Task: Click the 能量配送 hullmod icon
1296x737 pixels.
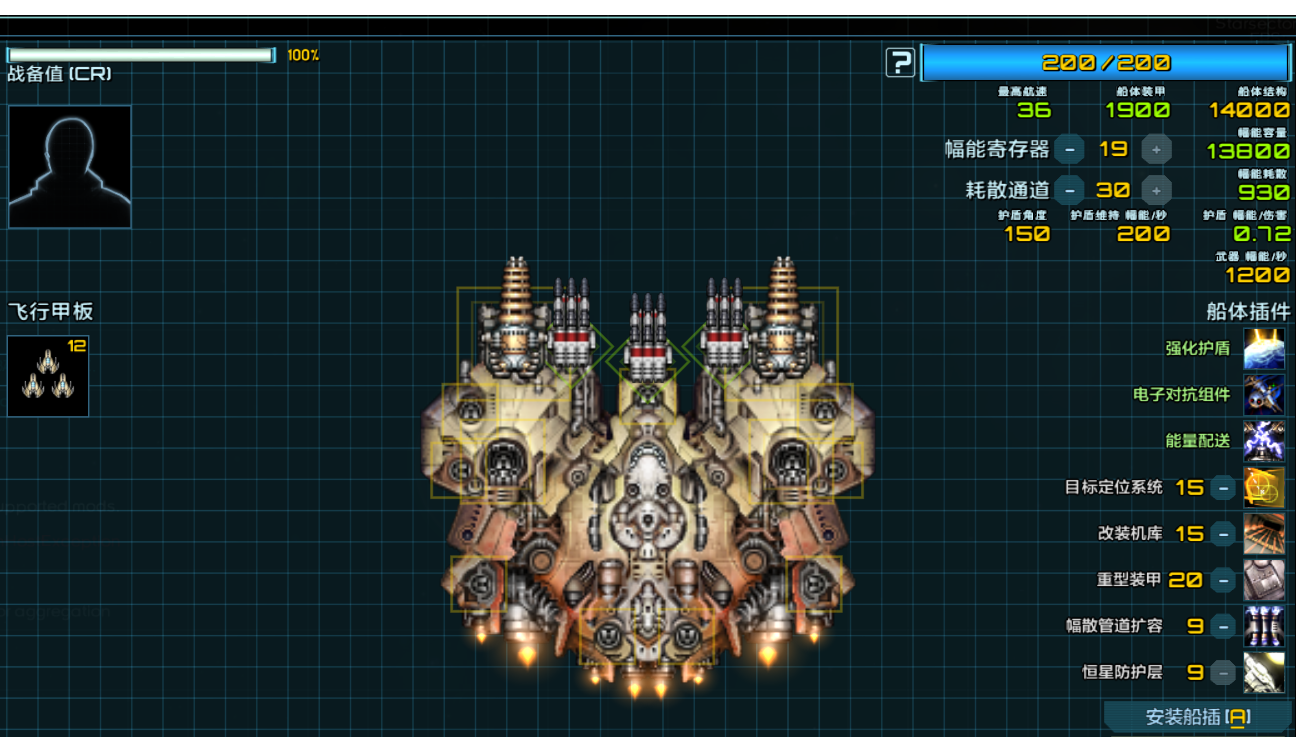Action: pos(1264,441)
